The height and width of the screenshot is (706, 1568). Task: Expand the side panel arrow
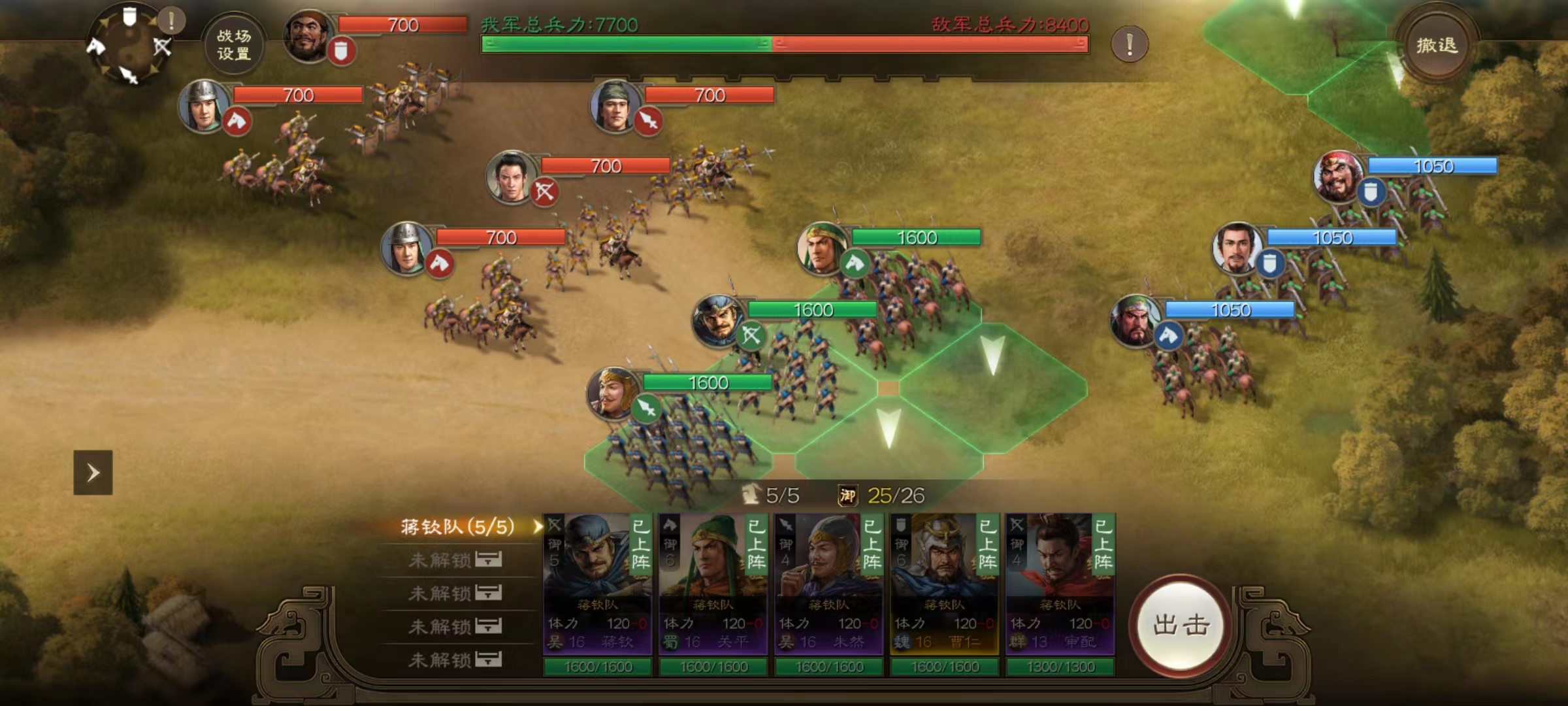pos(93,472)
